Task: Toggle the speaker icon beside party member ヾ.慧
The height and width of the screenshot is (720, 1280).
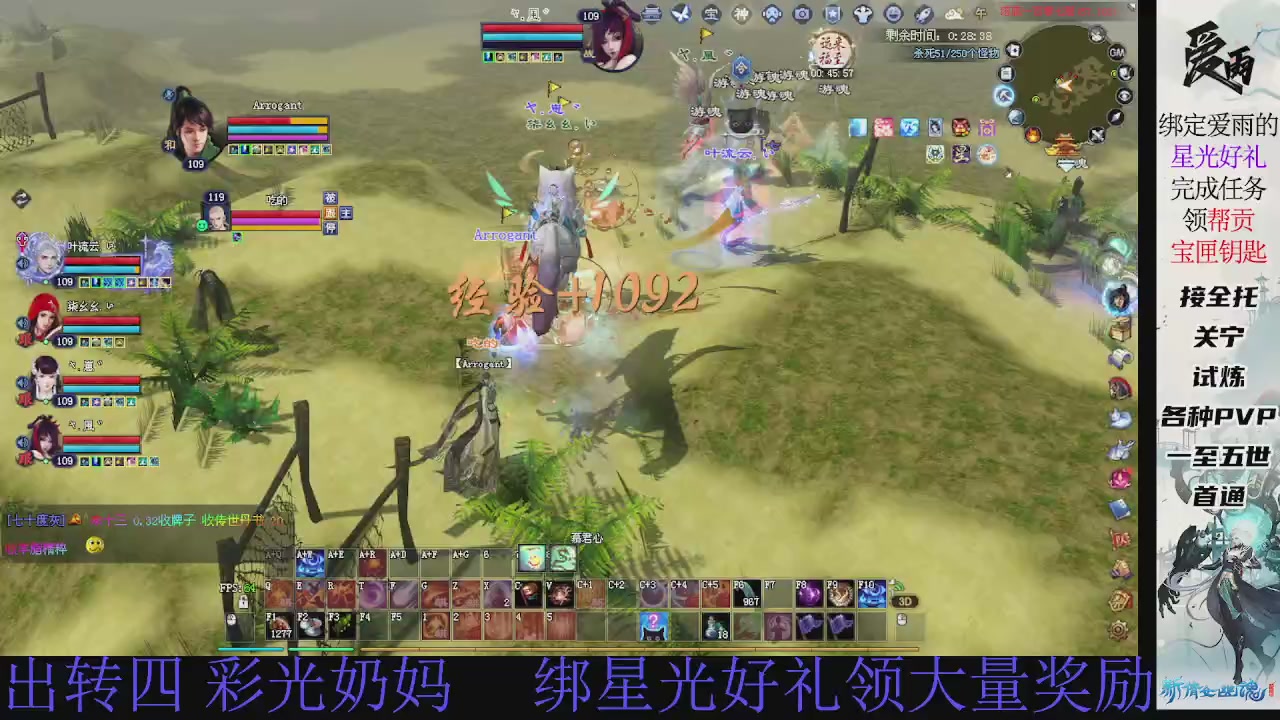Action: [x=22, y=382]
